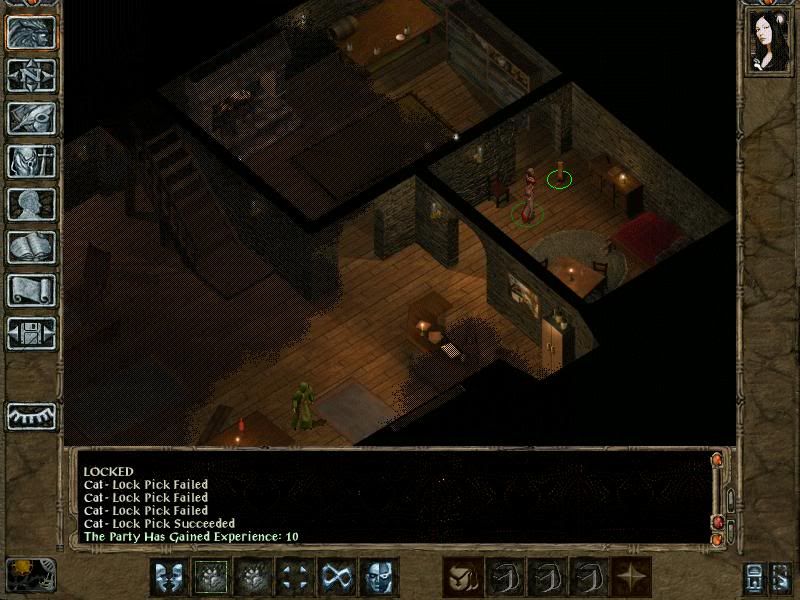Click the silver face mask action button

(x=379, y=577)
